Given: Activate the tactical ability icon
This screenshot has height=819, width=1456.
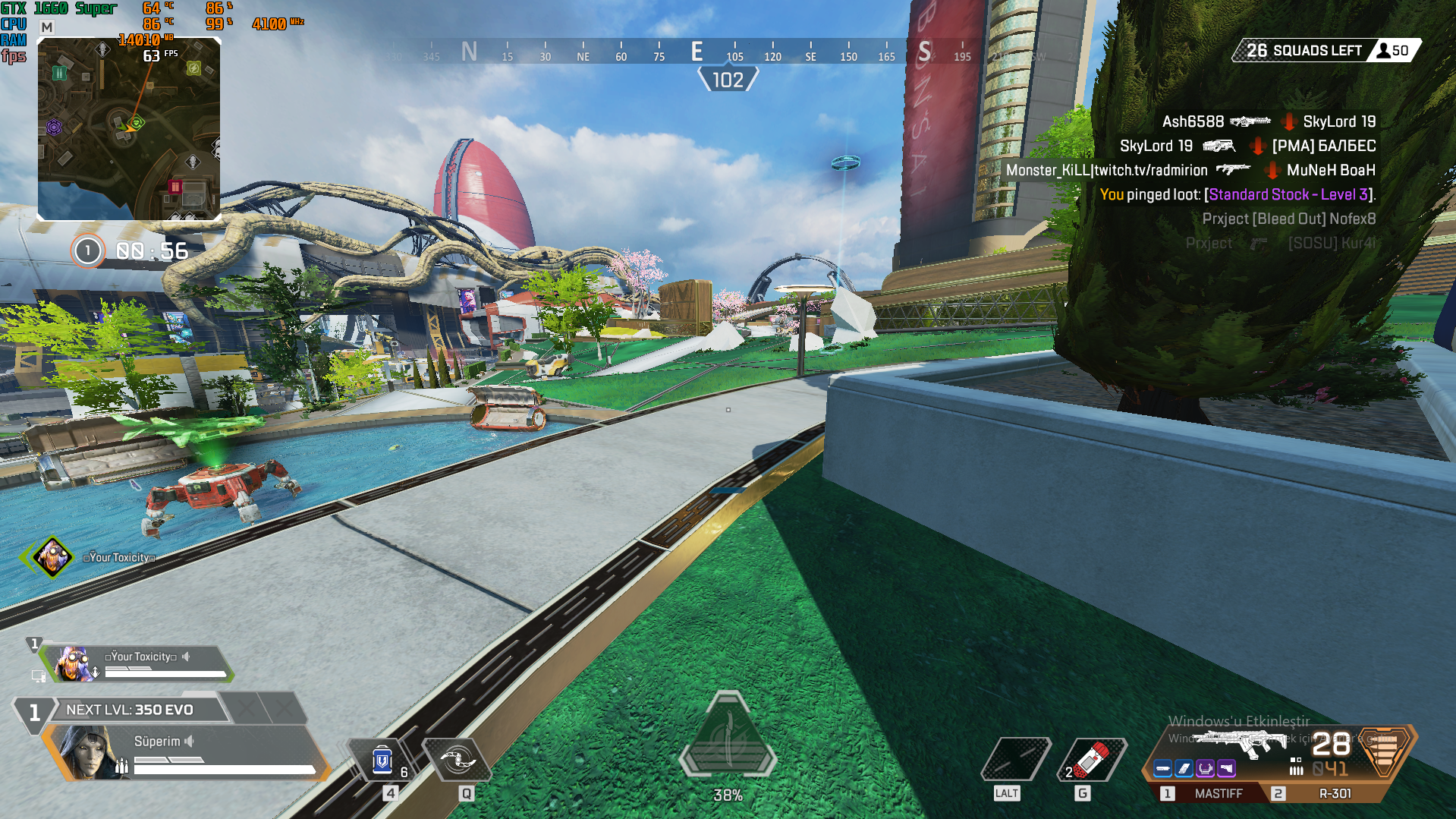Looking at the screenshot, I should (458, 760).
